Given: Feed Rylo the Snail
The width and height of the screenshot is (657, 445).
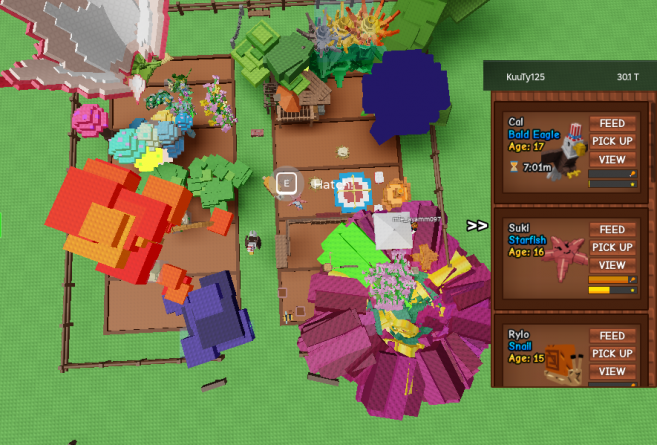Looking at the screenshot, I should pyautogui.click(x=612, y=336).
